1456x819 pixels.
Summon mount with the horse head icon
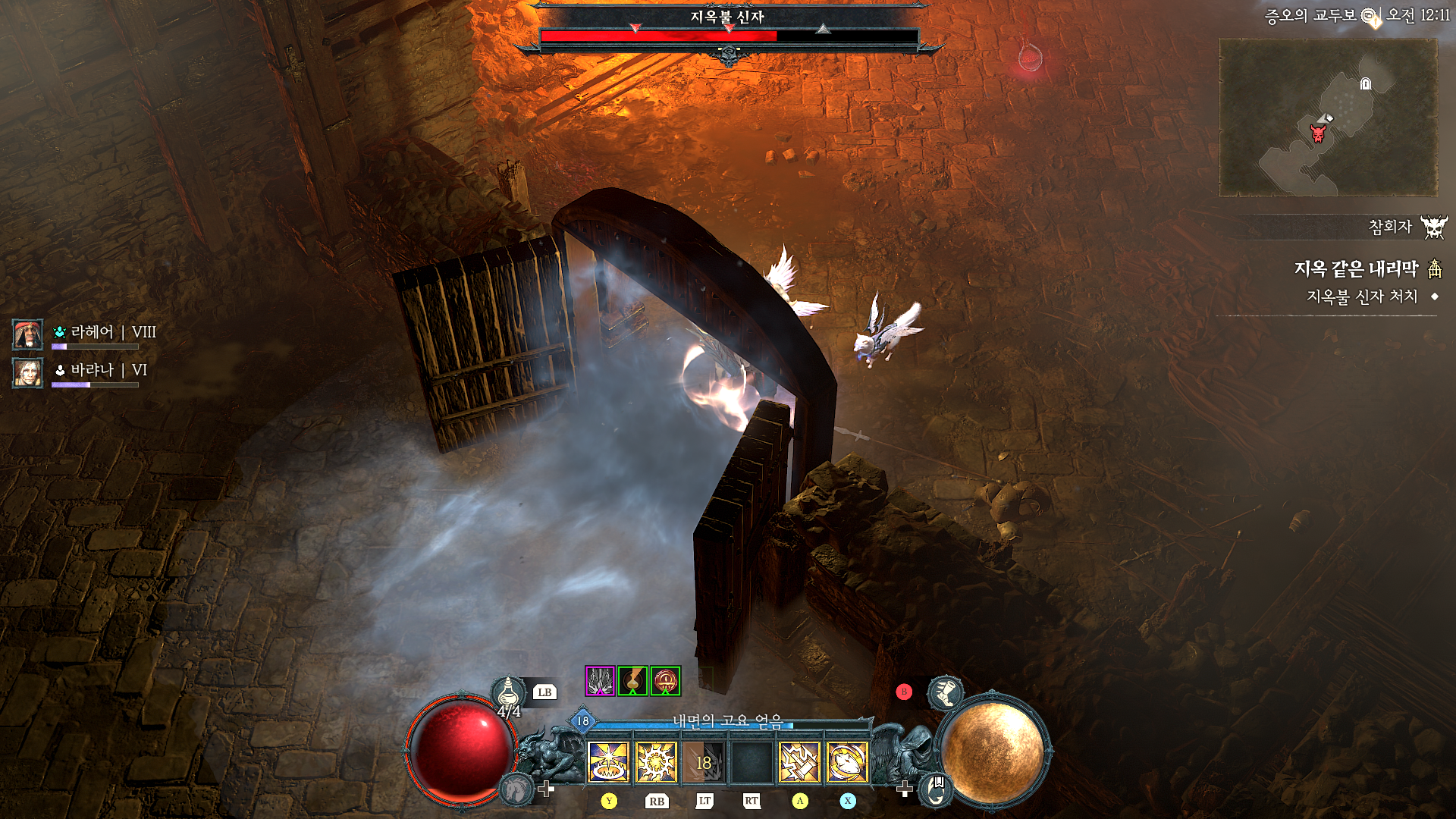pos(517,789)
